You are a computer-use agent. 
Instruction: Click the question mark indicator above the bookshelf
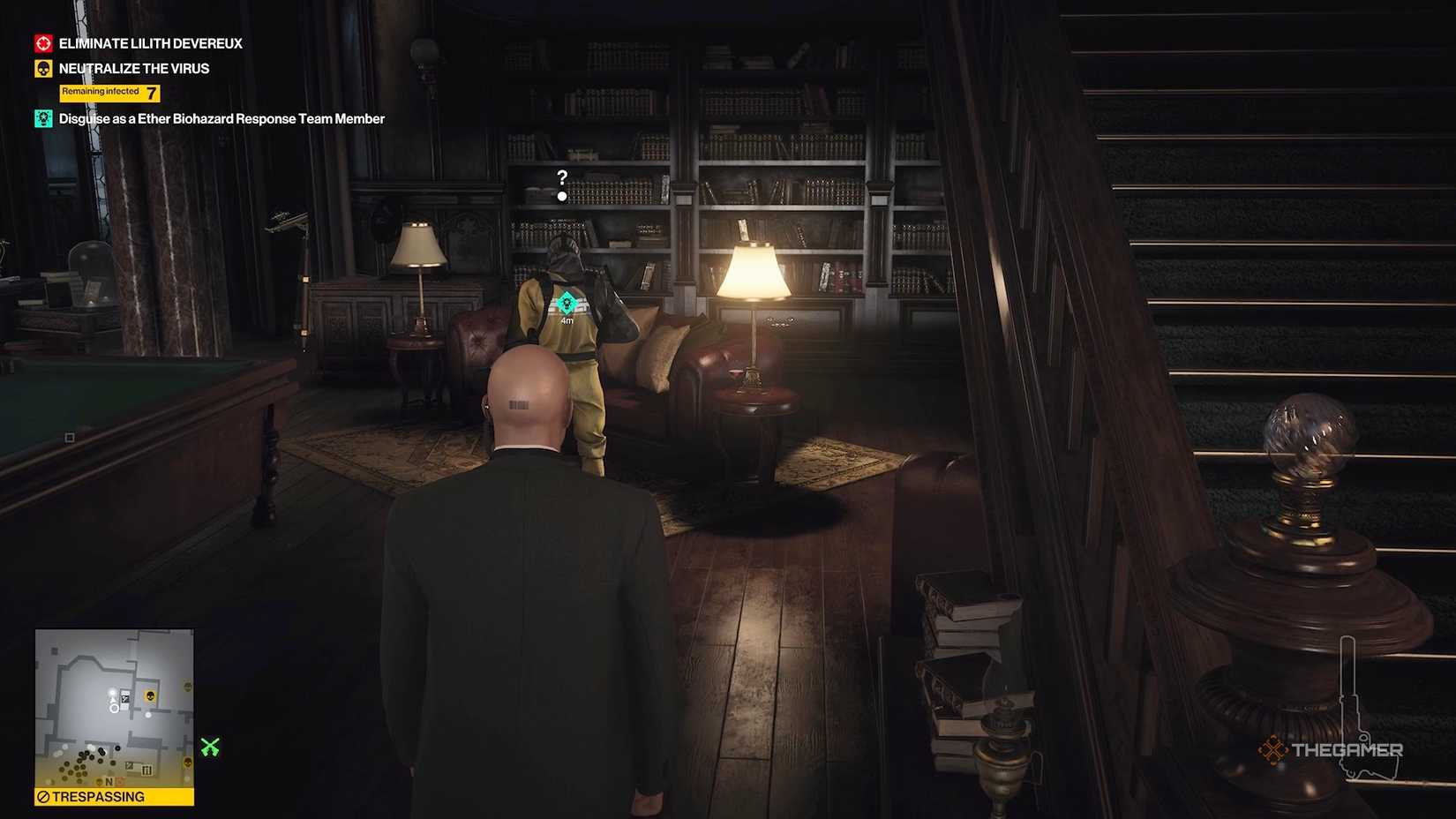(x=562, y=178)
